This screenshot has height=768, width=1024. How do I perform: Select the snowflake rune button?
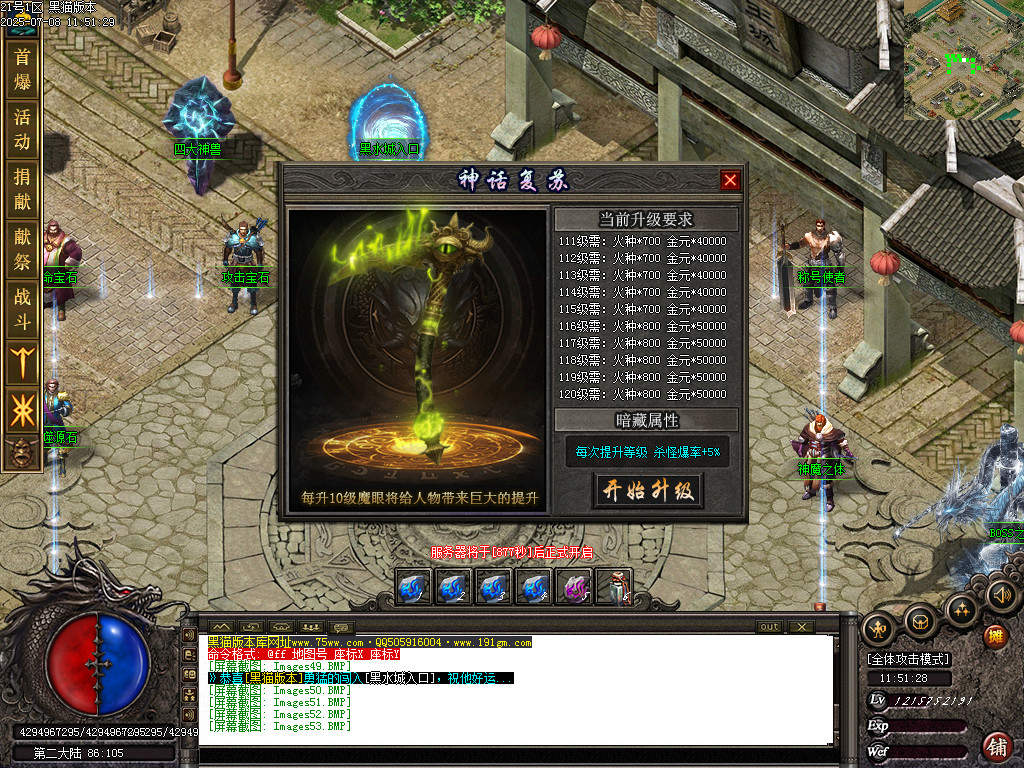[22, 410]
